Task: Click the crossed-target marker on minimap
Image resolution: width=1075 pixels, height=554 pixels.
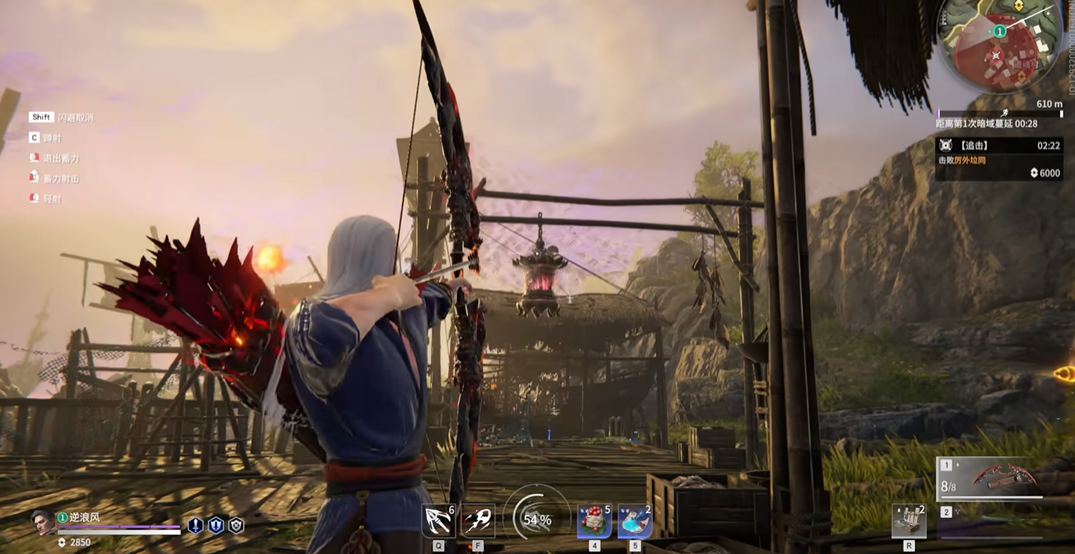Action: point(995,57)
